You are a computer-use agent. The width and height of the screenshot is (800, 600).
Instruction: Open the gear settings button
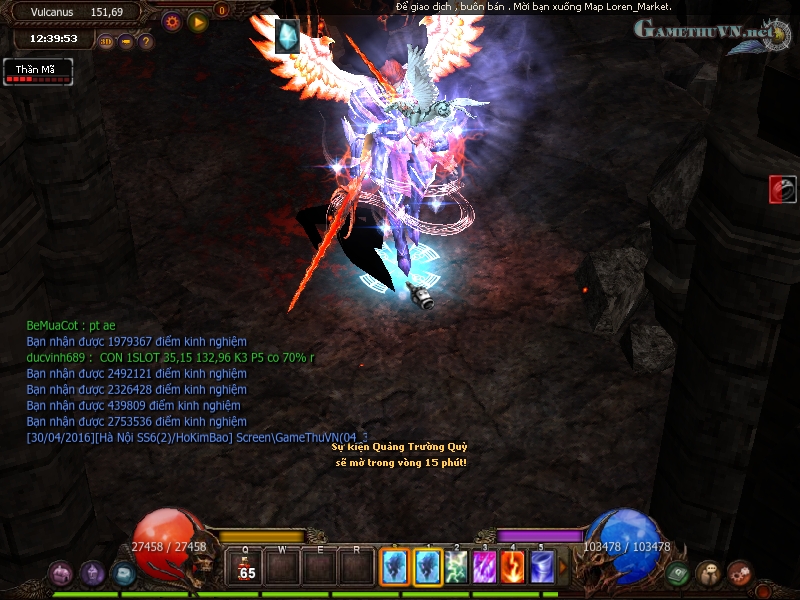tap(172, 21)
